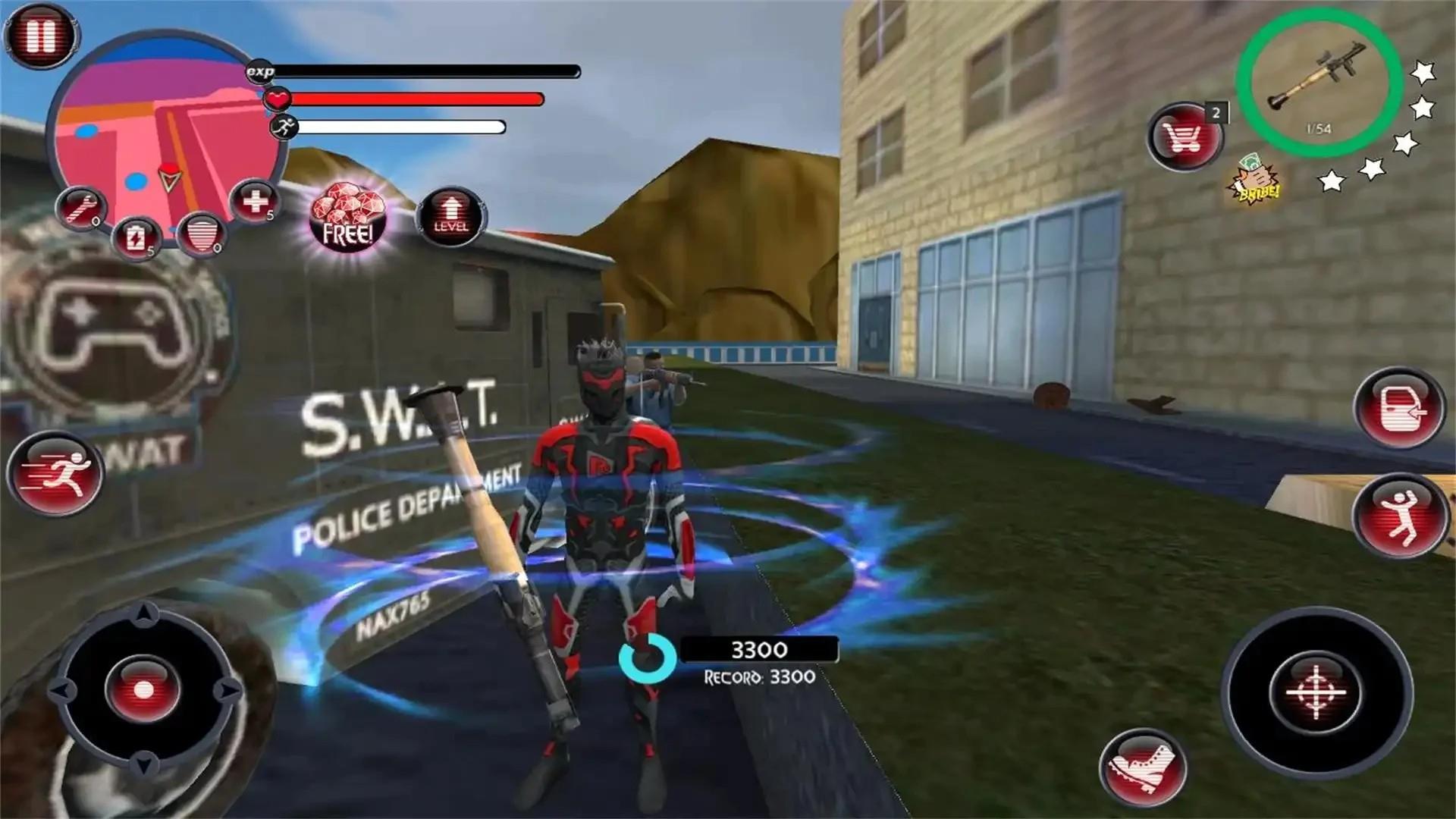
Task: Switch weapon via the rocket launcher circle
Action: coord(1318,83)
